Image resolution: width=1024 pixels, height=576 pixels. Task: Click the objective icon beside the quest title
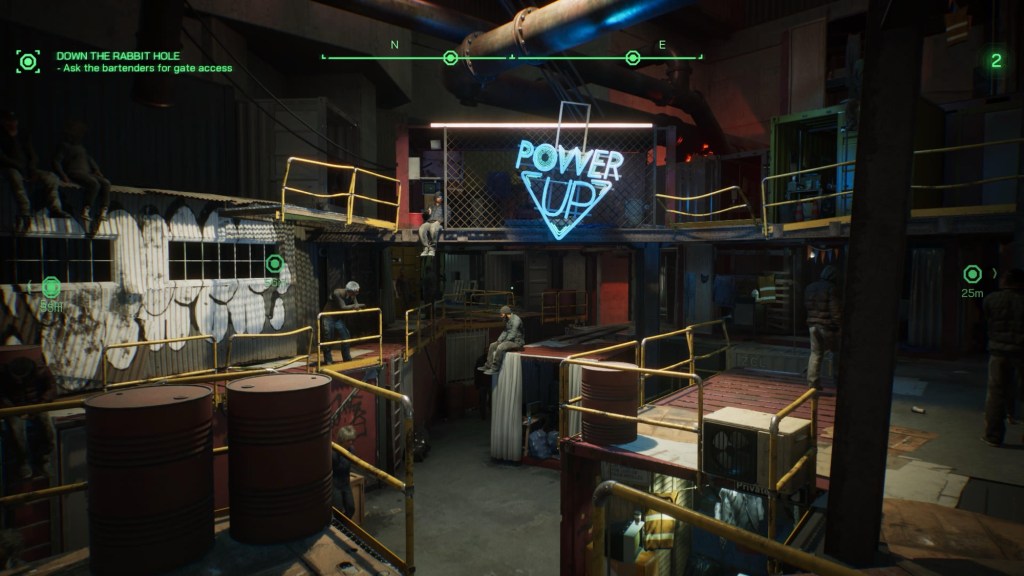coord(28,62)
